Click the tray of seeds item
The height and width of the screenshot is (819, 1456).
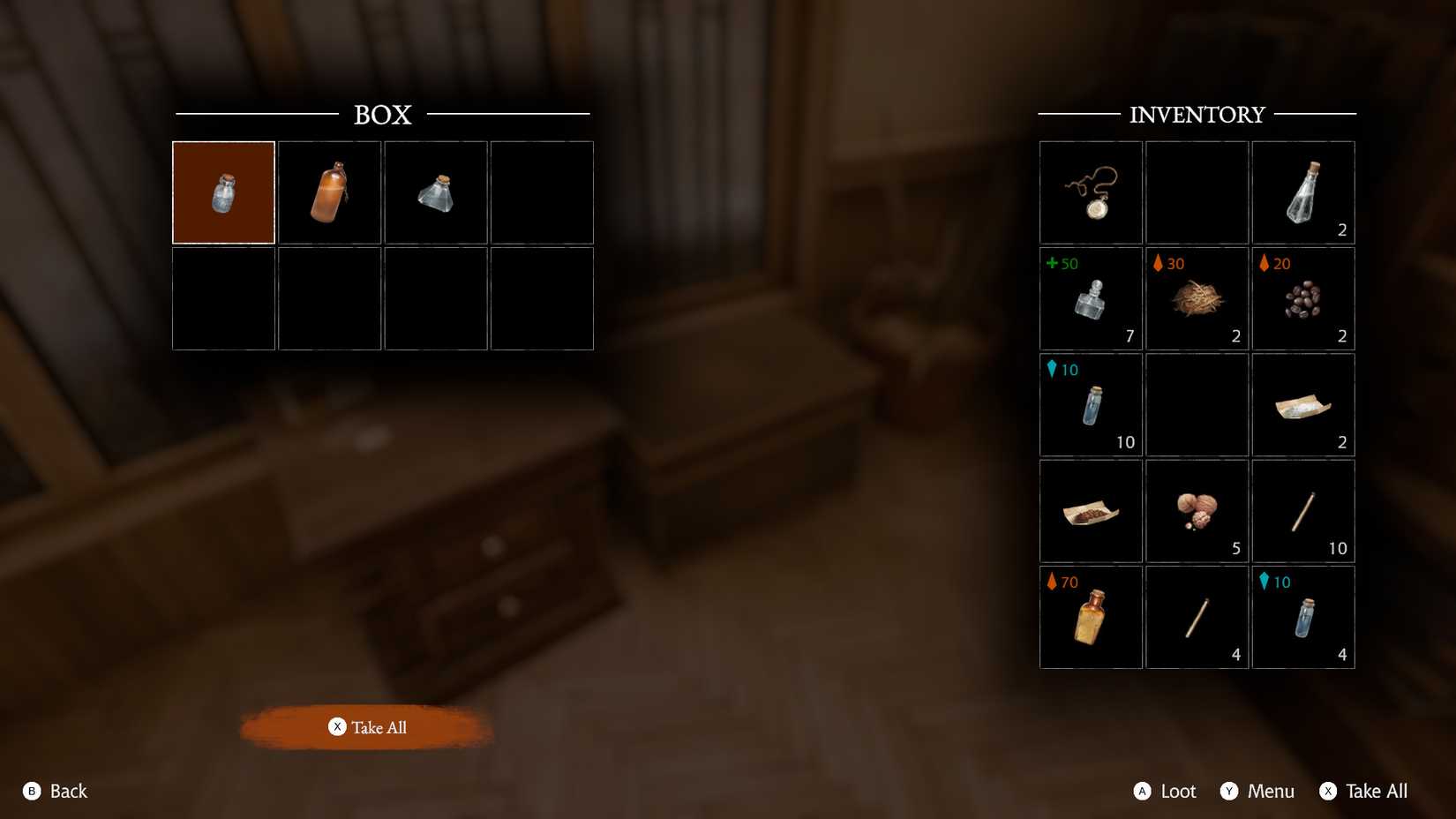[1091, 510]
